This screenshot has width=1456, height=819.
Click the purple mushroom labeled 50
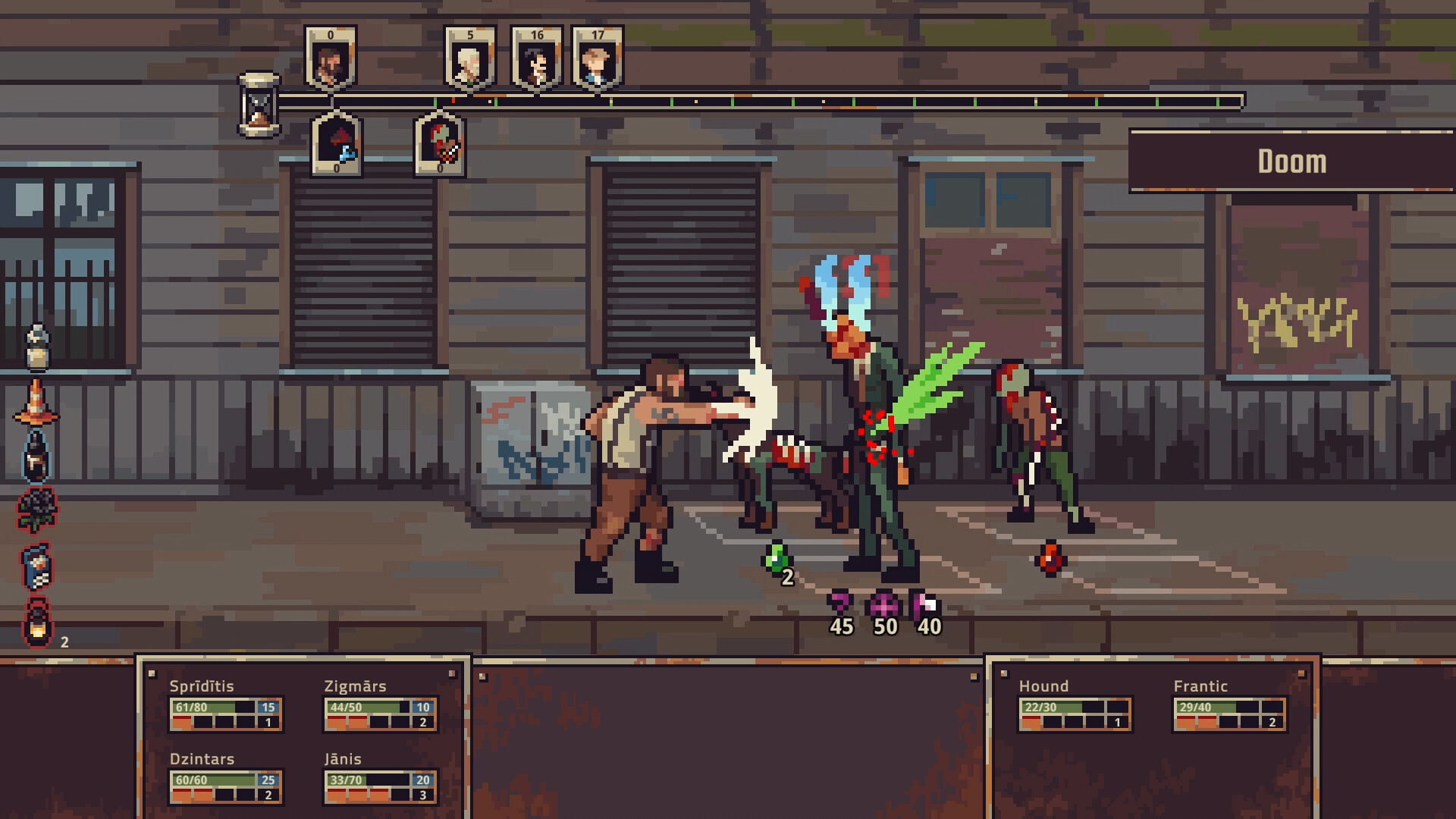point(883,604)
